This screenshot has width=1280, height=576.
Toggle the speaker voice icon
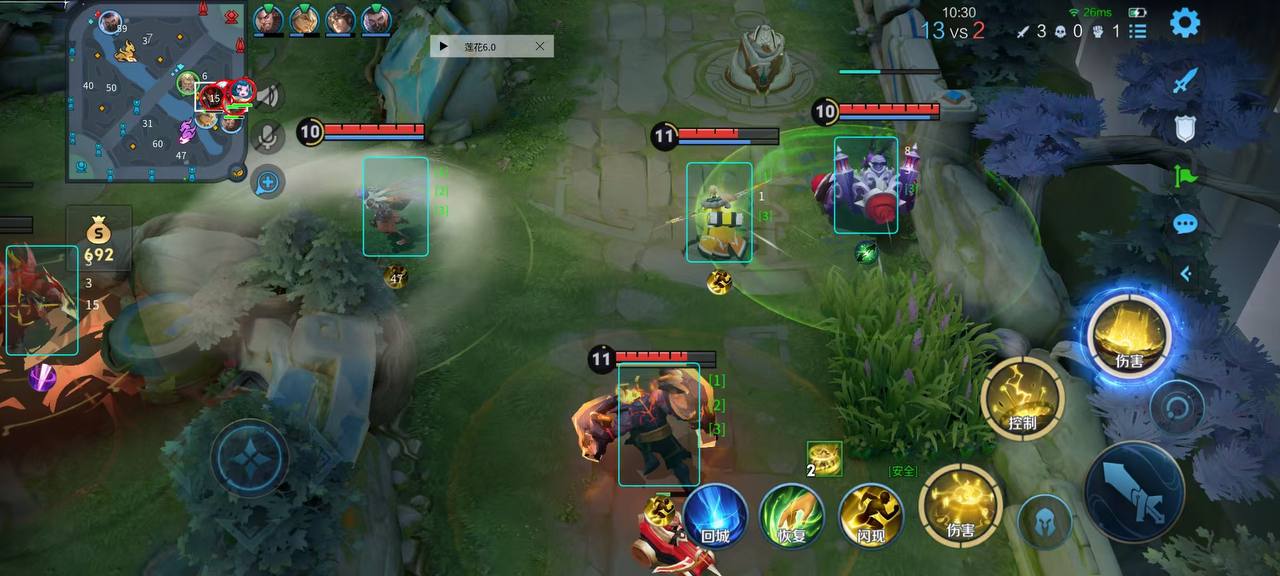tap(267, 96)
